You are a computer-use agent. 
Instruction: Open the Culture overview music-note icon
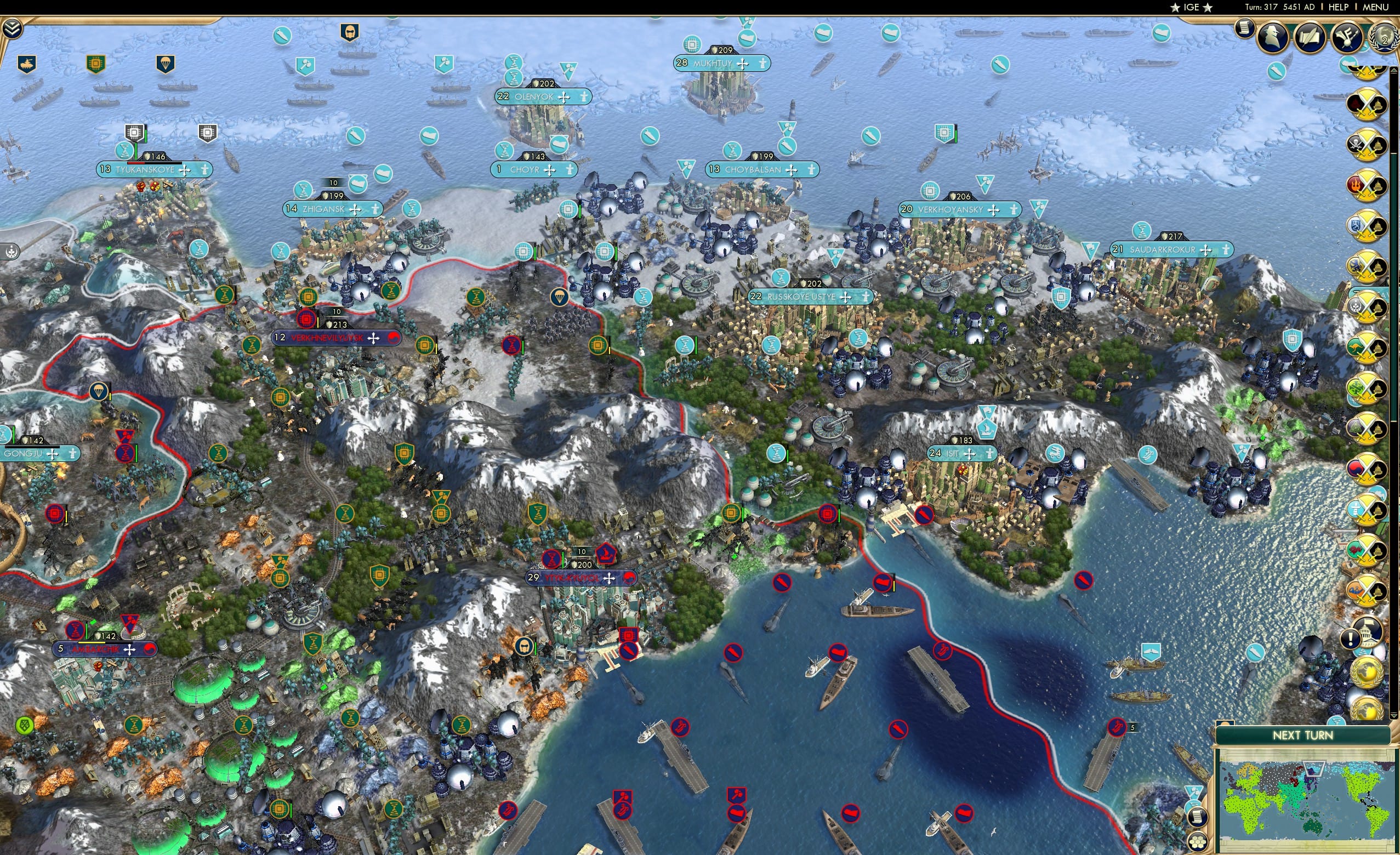[1346, 37]
